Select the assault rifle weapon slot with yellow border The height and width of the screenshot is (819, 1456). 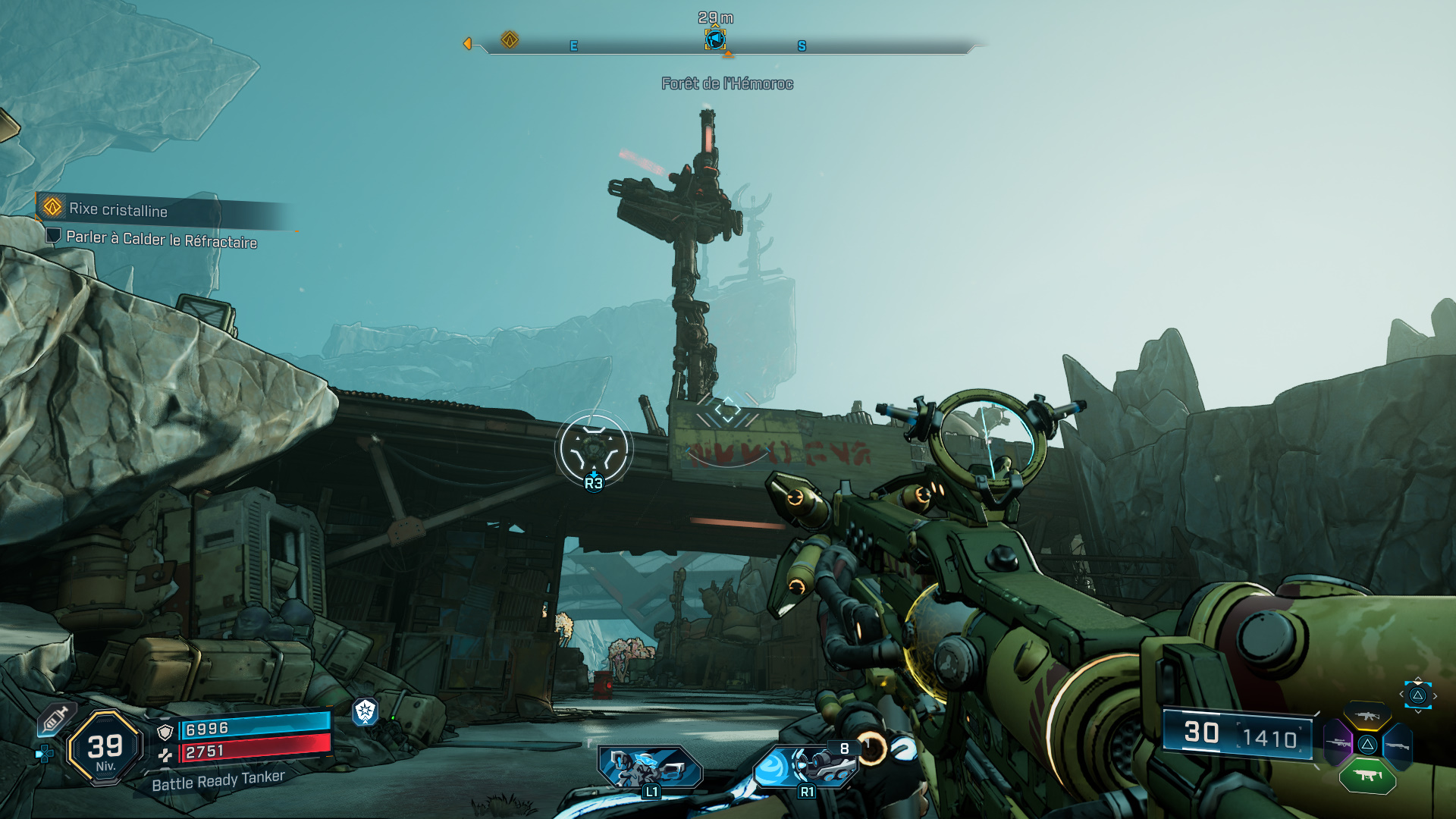[x=1367, y=715]
